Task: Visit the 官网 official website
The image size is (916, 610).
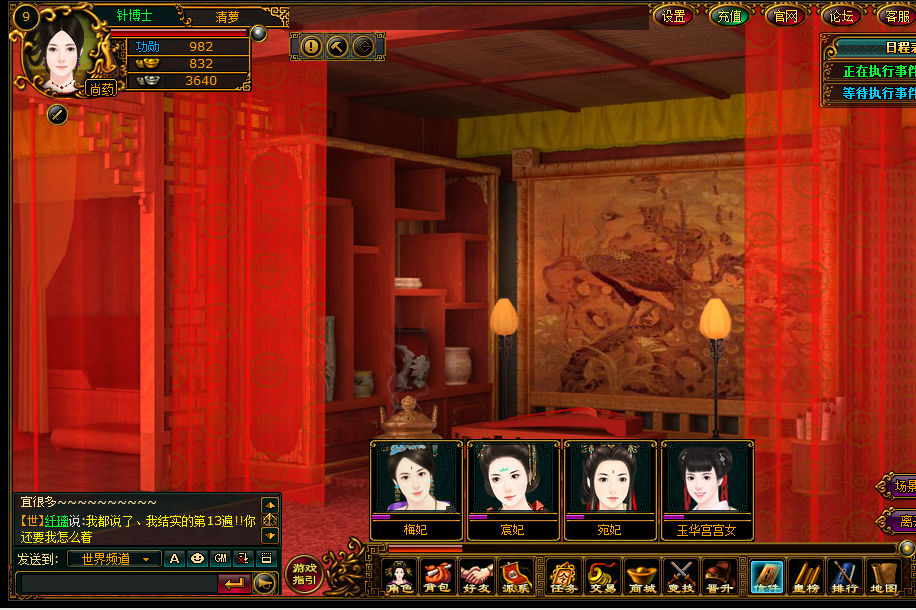Action: pyautogui.click(x=785, y=15)
